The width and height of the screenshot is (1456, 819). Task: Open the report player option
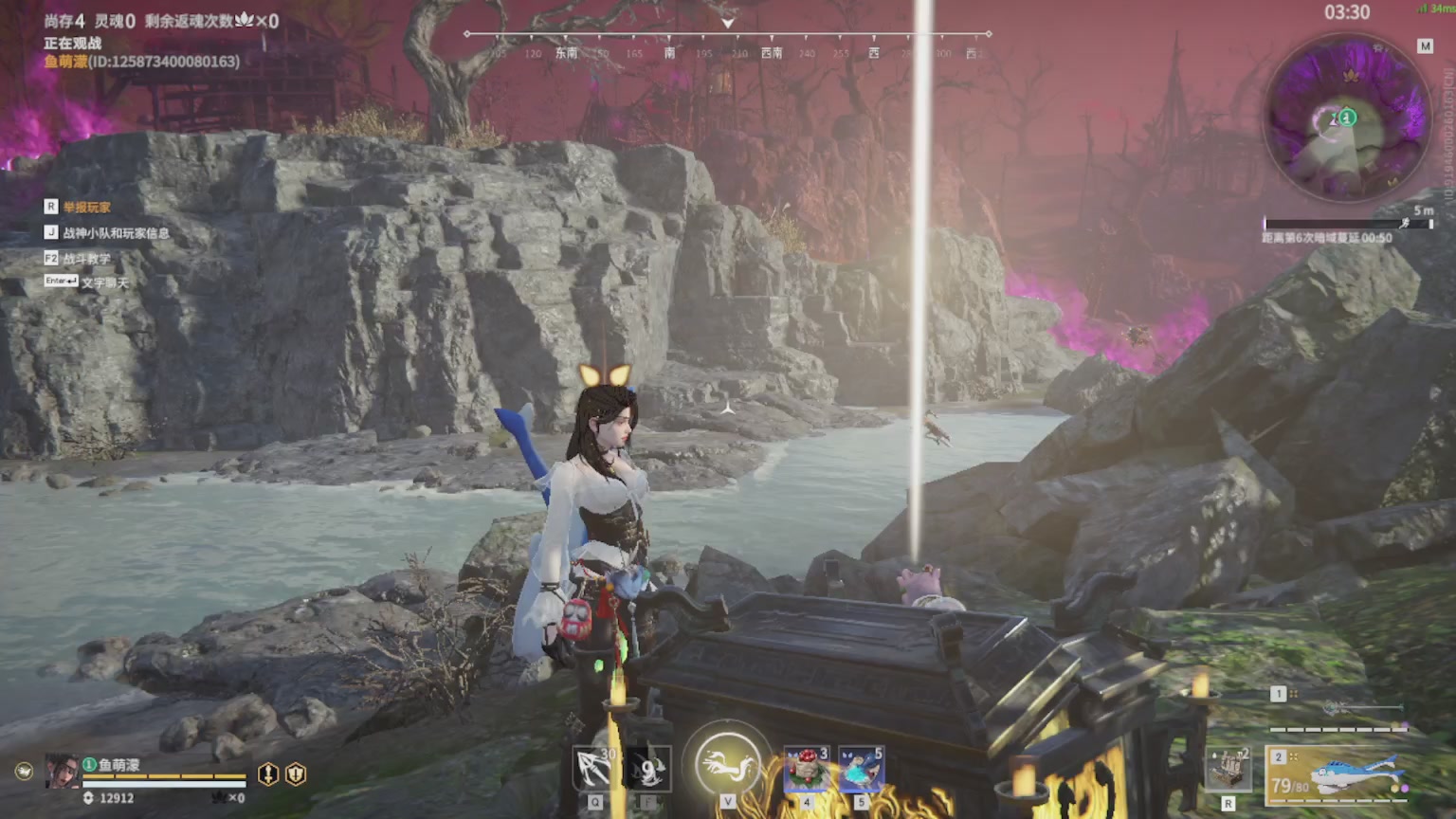(x=86, y=207)
